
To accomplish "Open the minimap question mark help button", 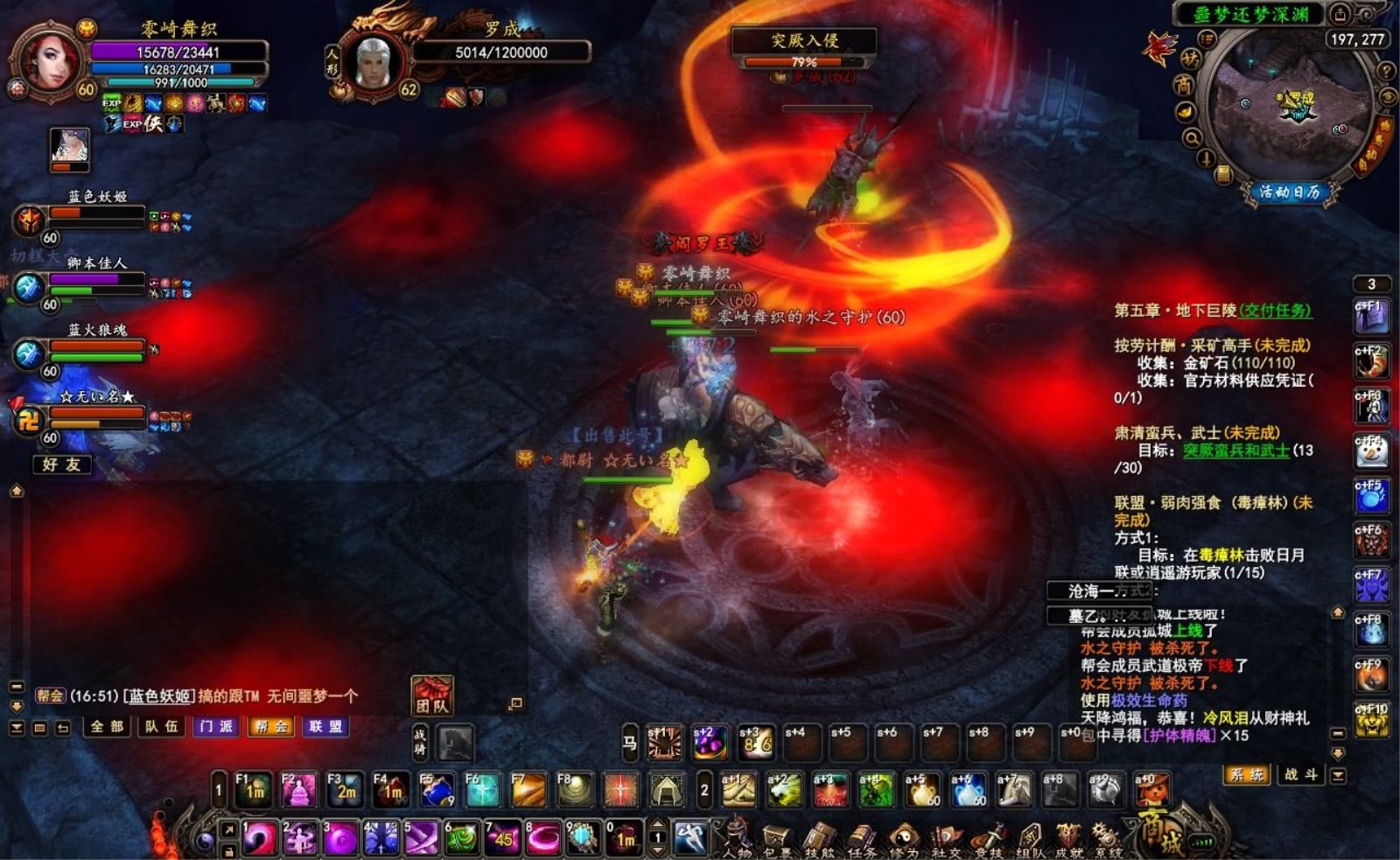I will pyautogui.click(x=1385, y=71).
